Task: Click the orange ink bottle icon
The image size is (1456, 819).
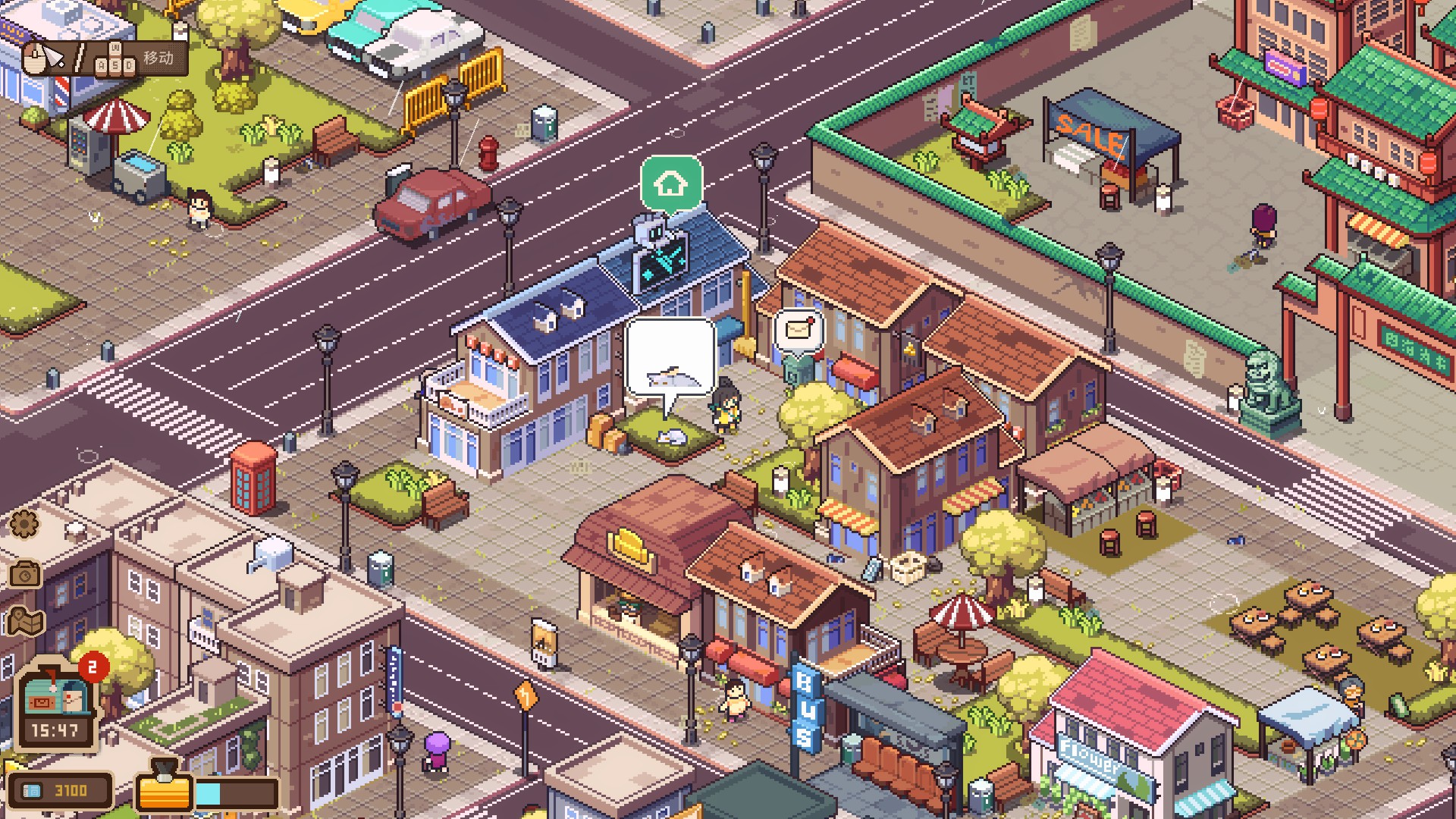Action: coord(163,788)
